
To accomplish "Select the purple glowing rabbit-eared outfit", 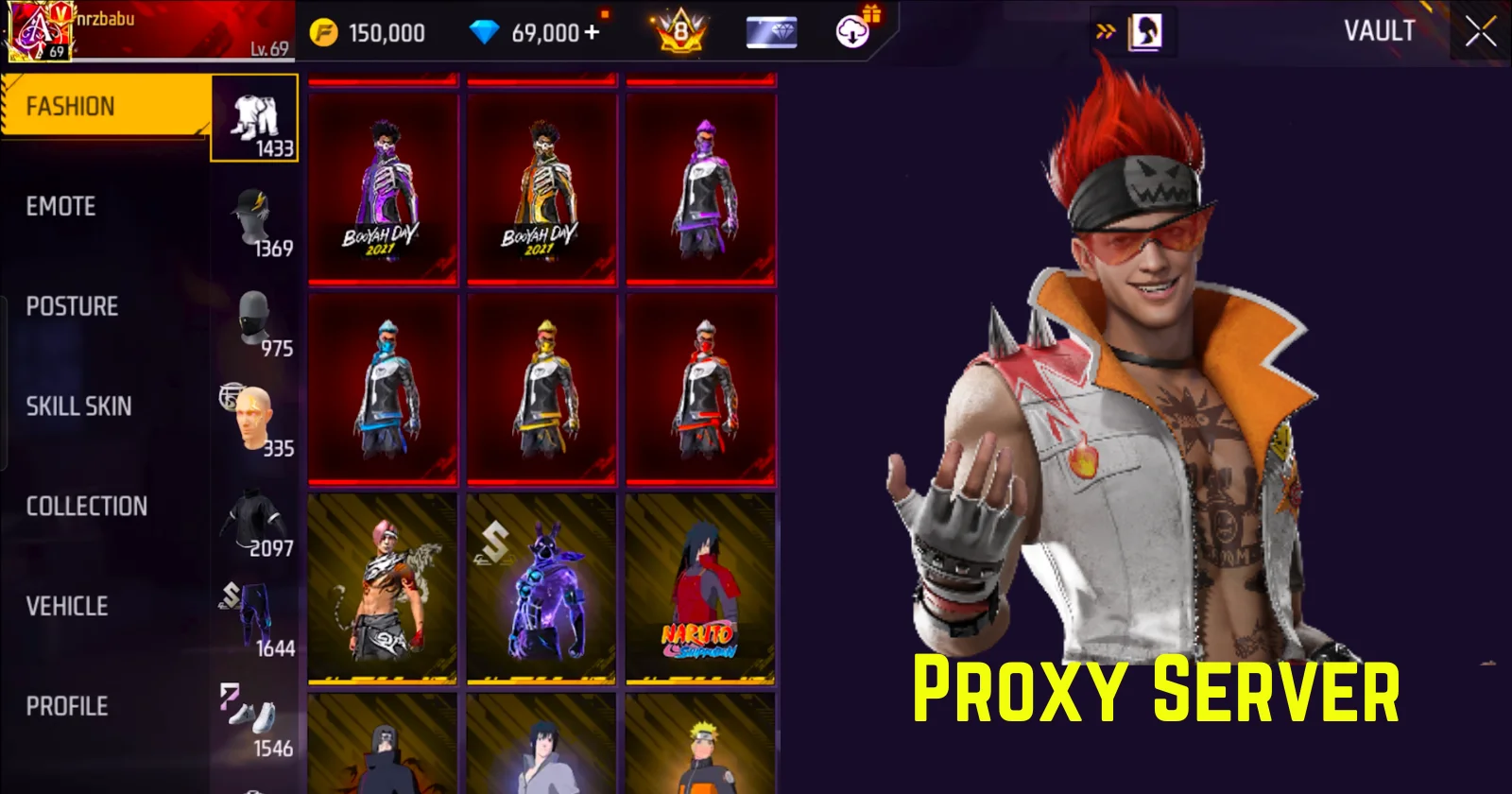I will click(x=541, y=588).
